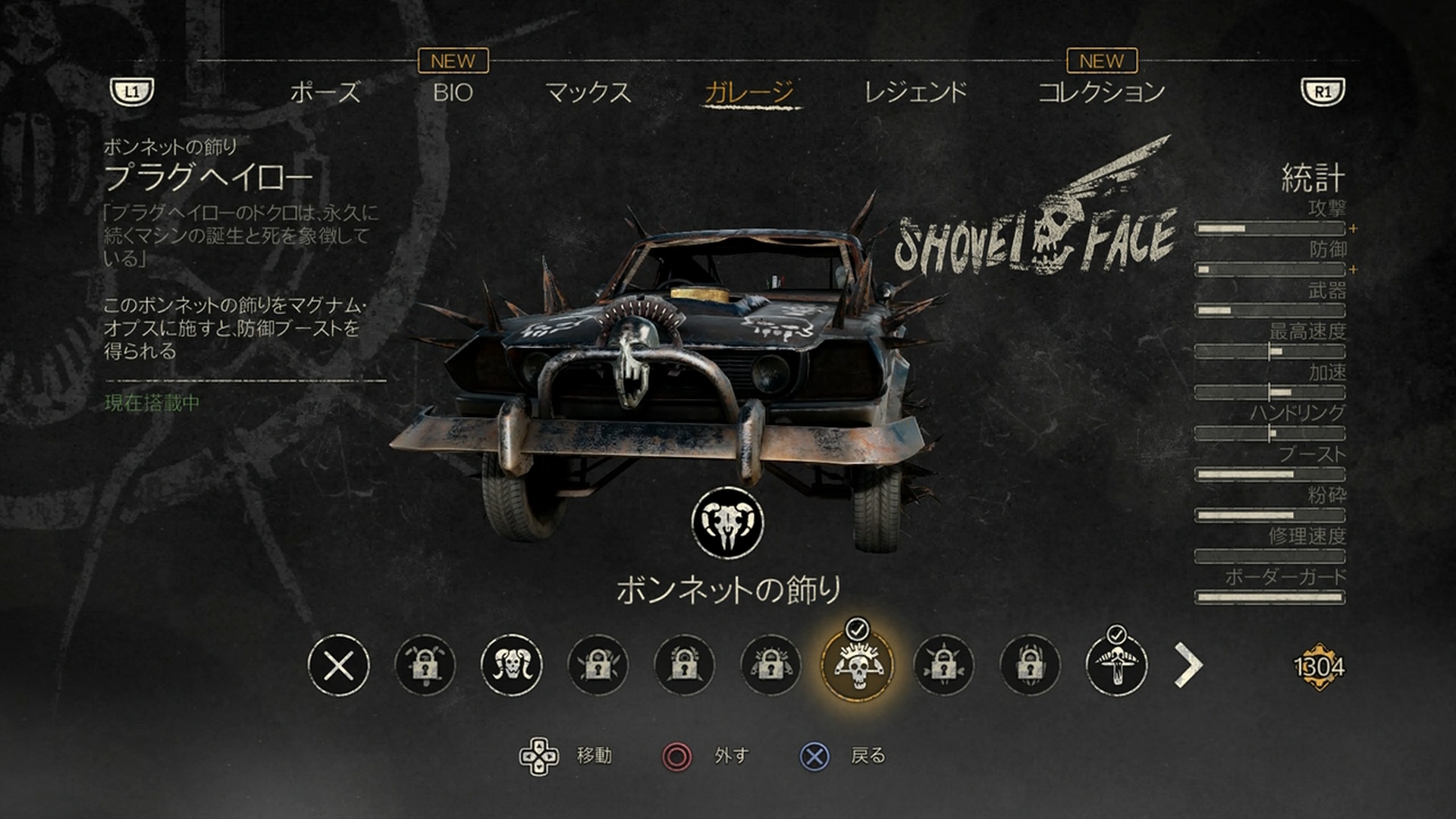Screen dimensions: 1456x819
Task: Choose the ram-horned skull hood ornament
Action: (511, 666)
